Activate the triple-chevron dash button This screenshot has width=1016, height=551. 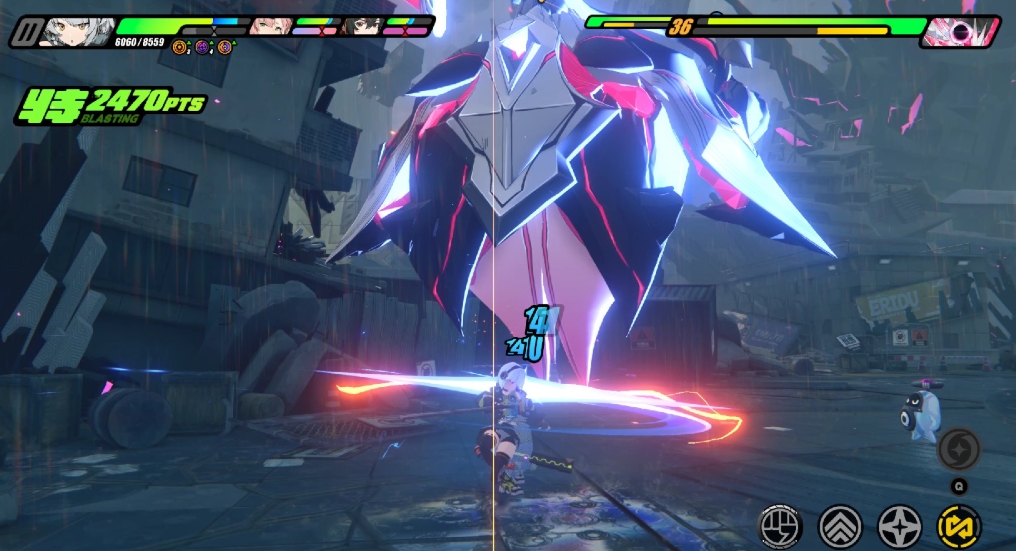coord(839,524)
